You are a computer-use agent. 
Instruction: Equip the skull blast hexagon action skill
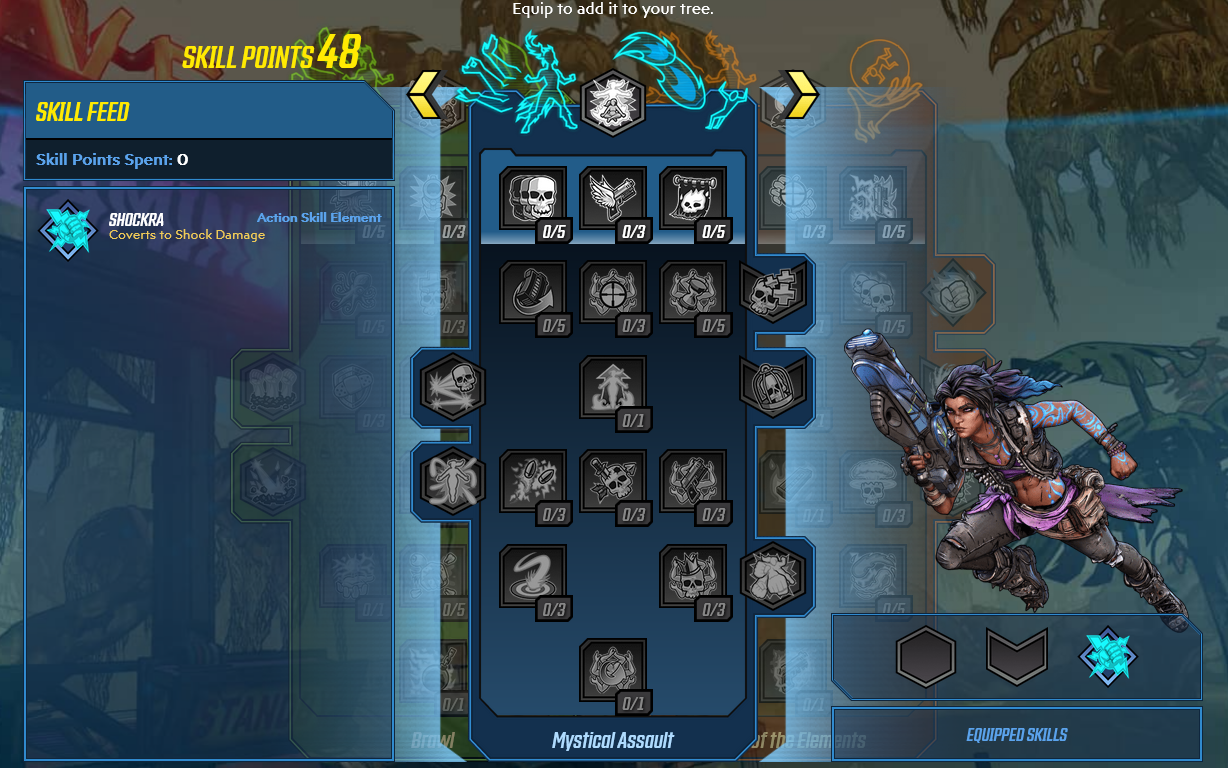coord(453,385)
